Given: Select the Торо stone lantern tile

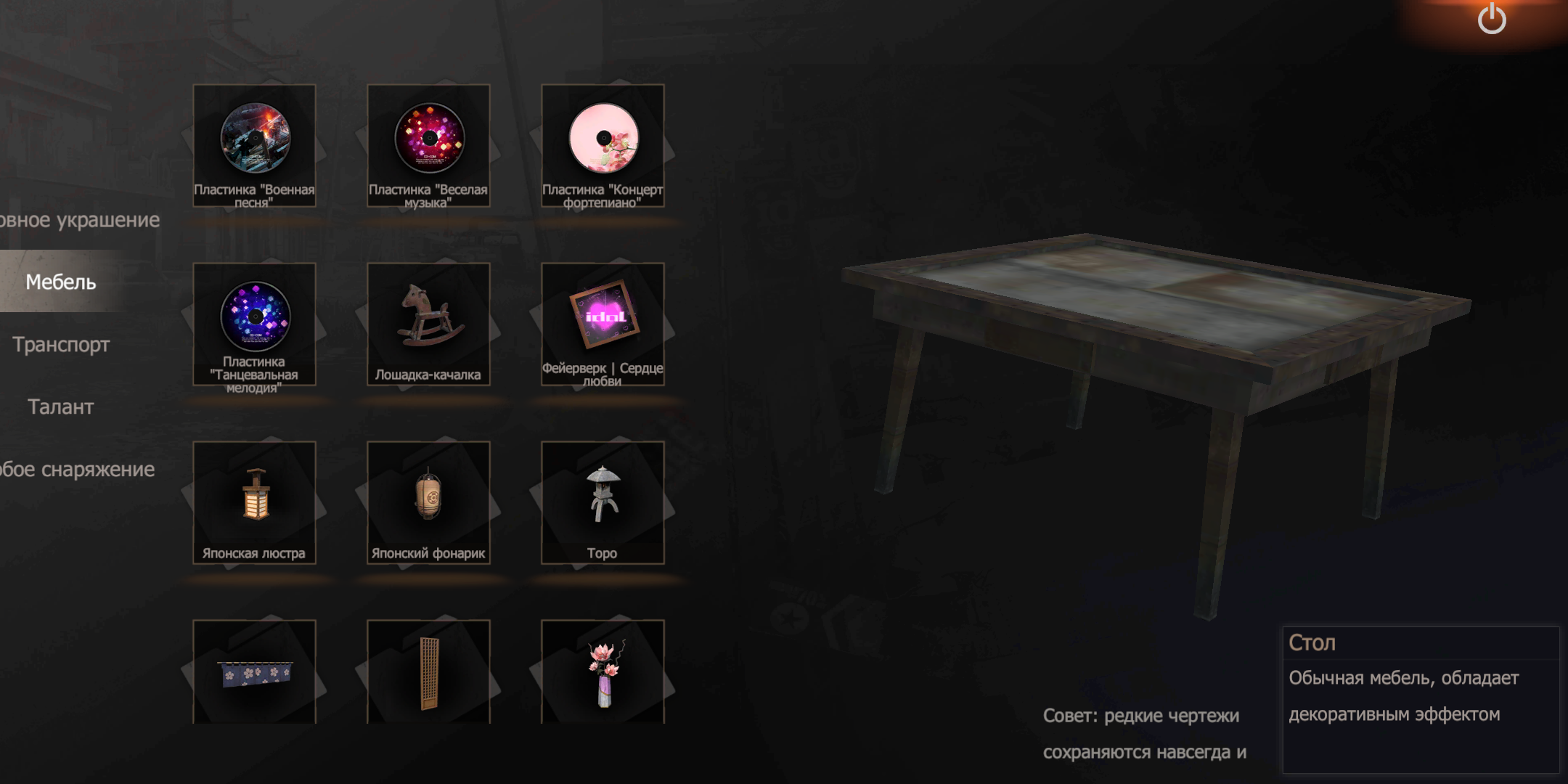Looking at the screenshot, I should [x=603, y=502].
